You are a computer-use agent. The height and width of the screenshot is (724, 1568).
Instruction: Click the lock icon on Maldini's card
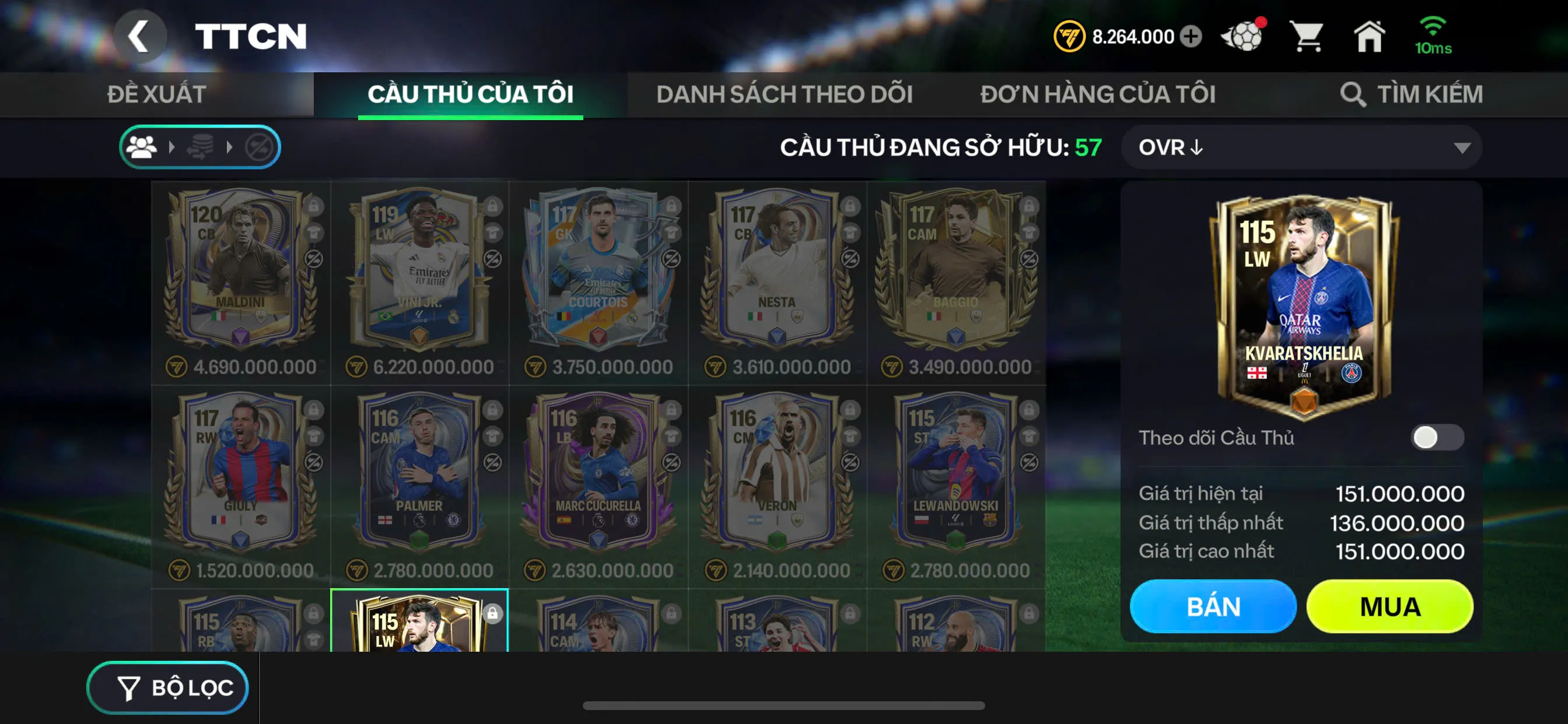[314, 208]
